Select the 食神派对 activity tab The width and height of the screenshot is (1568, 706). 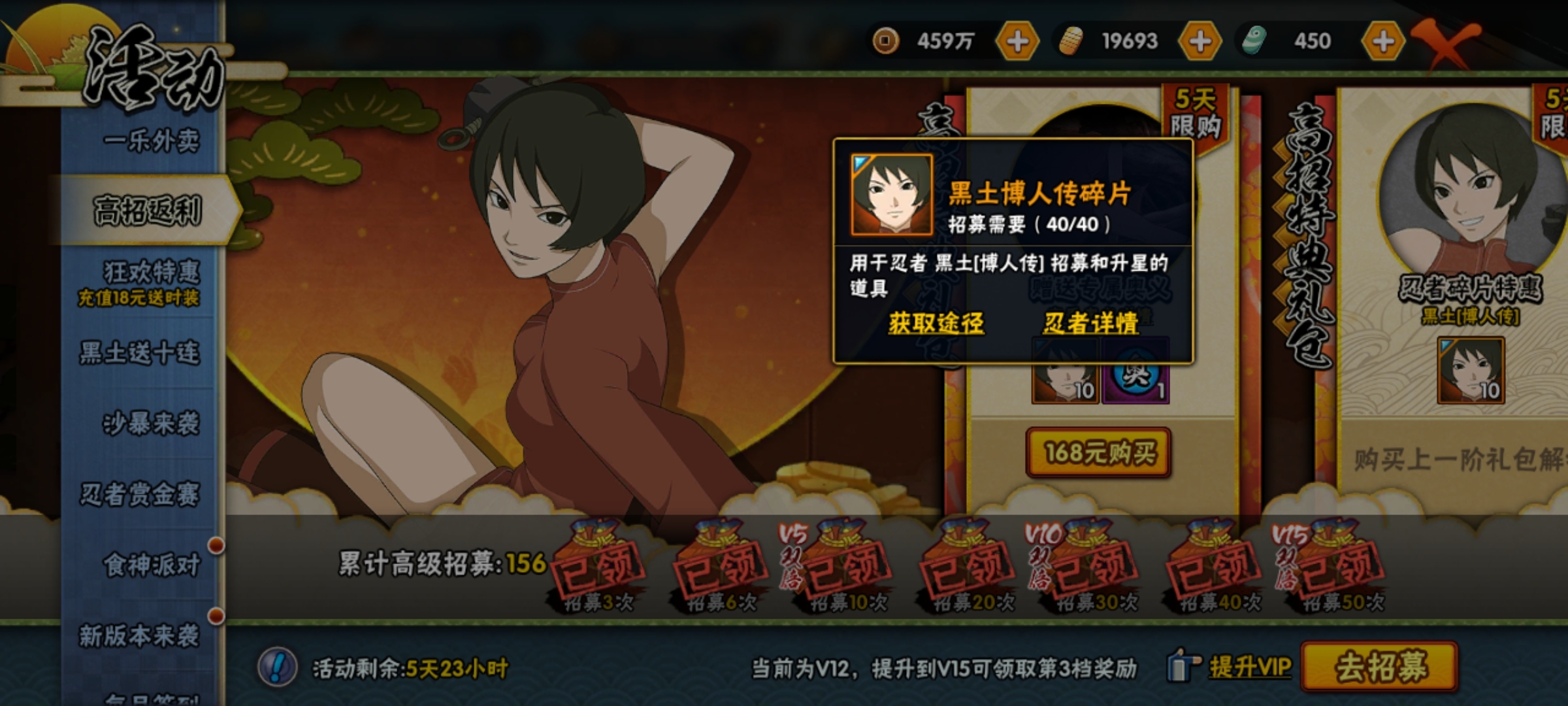[152, 565]
